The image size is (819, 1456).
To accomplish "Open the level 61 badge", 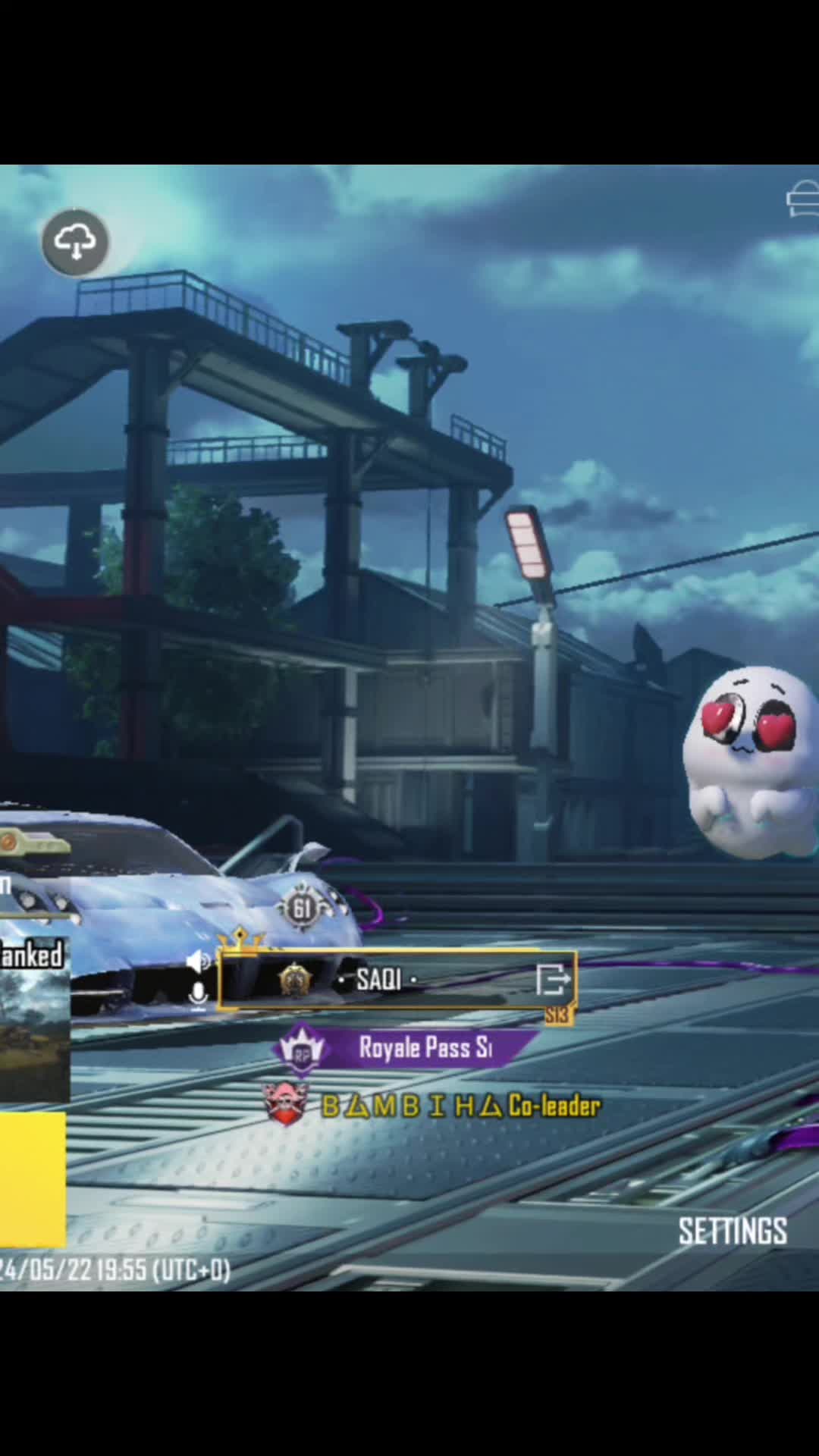I will coord(302,908).
